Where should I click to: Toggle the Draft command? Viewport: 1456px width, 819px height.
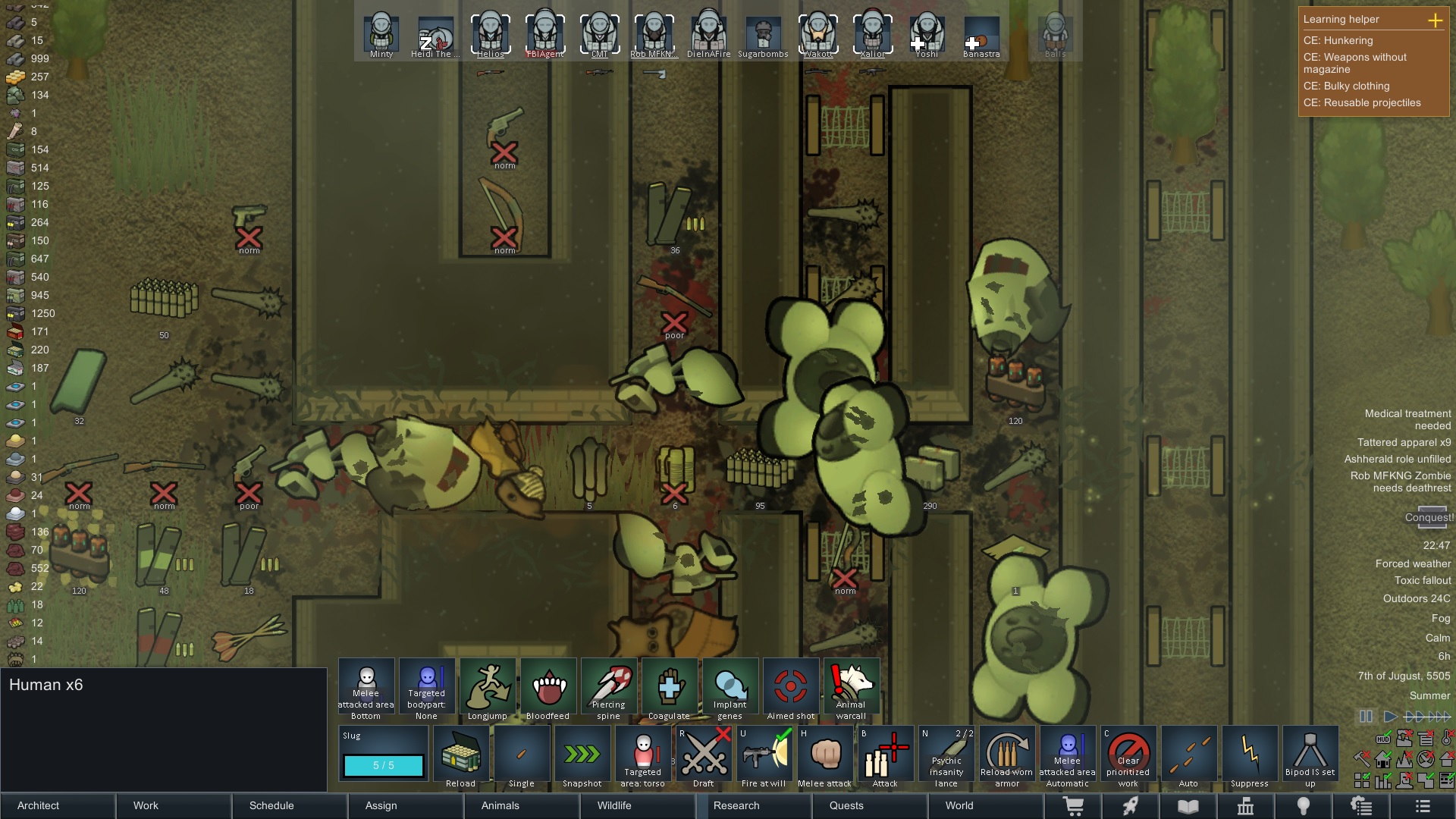click(x=704, y=755)
